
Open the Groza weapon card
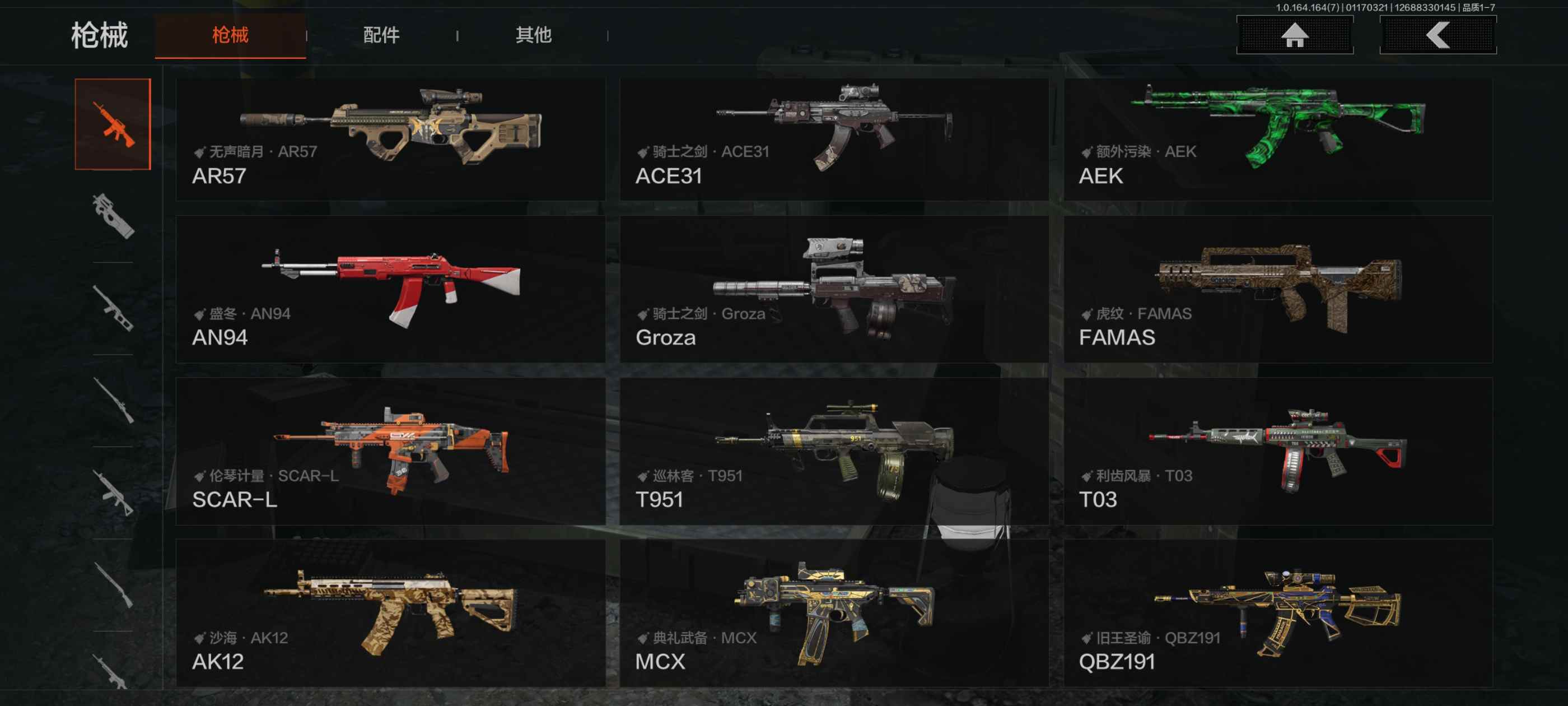pos(833,289)
